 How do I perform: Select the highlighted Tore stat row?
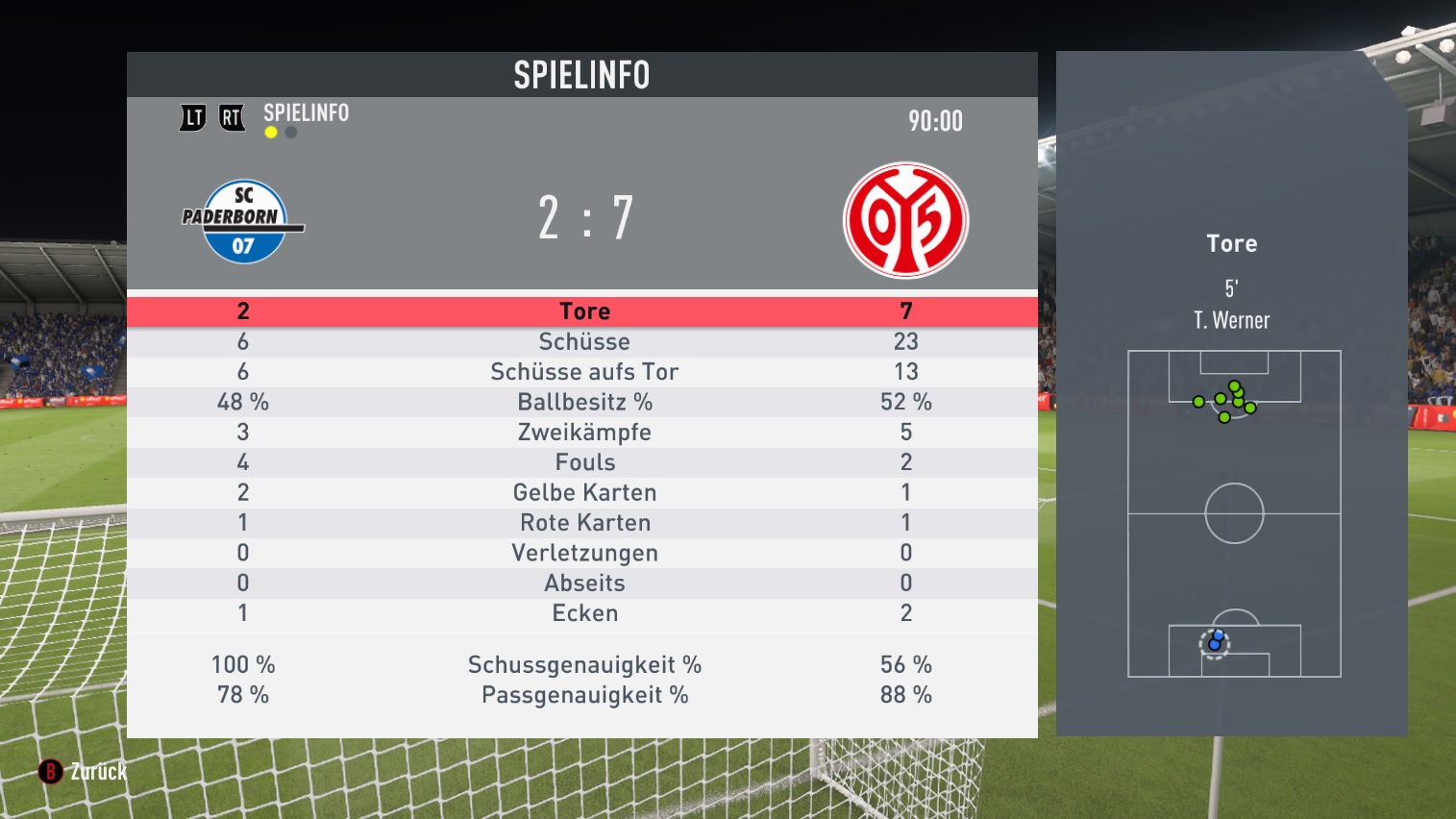point(583,311)
